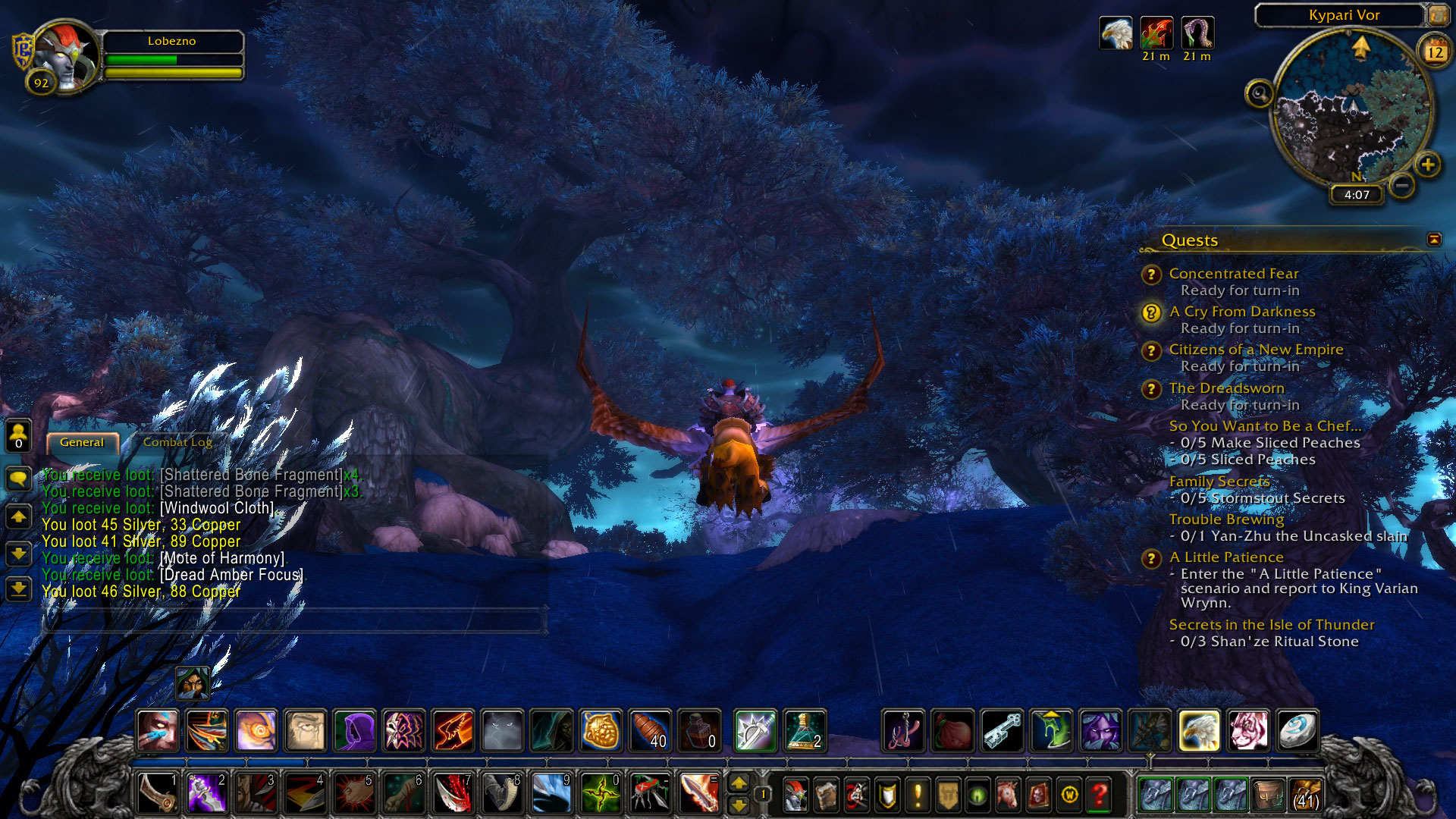Collapse the Quests tracker panel
The width and height of the screenshot is (1456, 819).
(1433, 240)
